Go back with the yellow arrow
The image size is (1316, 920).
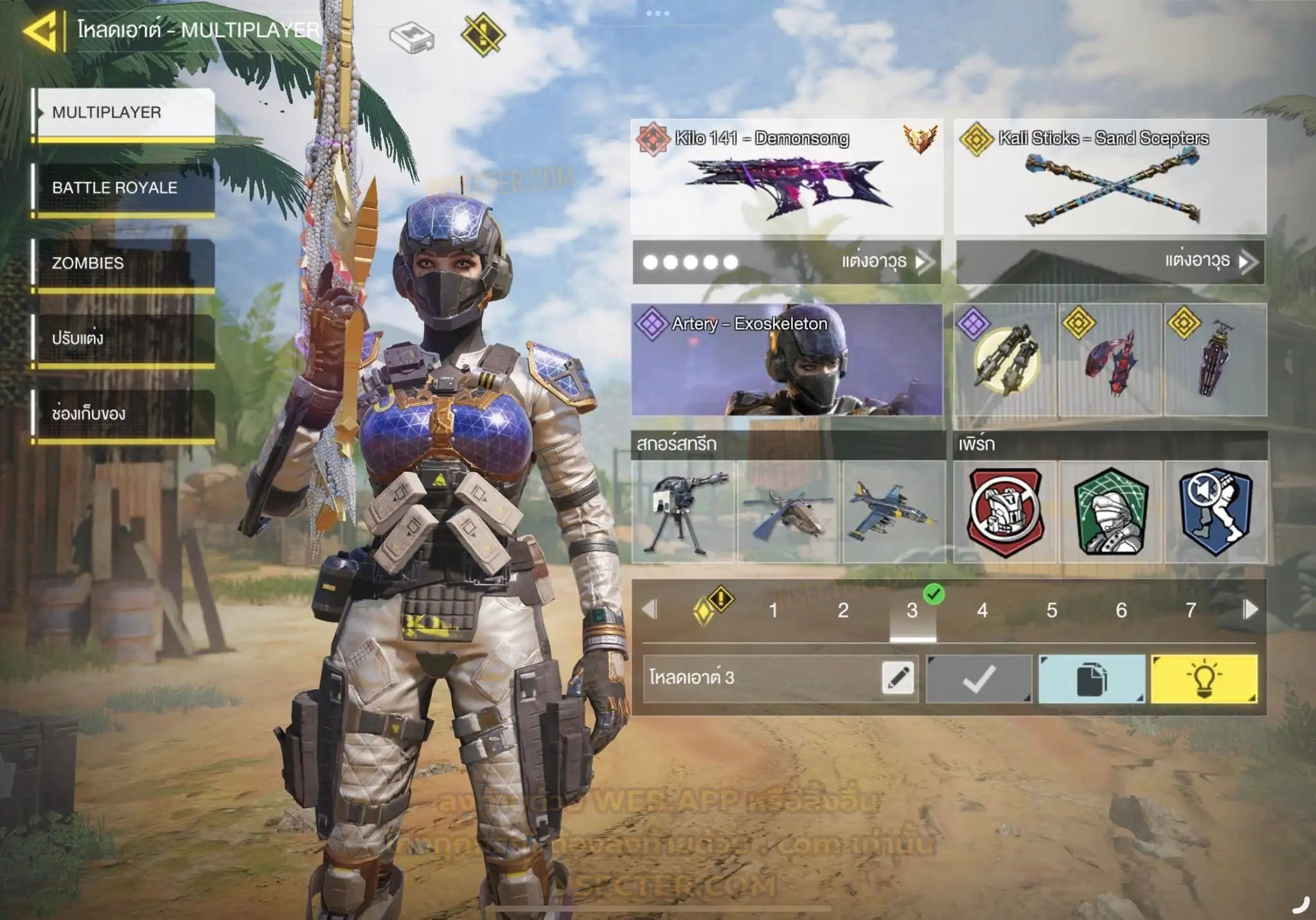click(41, 30)
